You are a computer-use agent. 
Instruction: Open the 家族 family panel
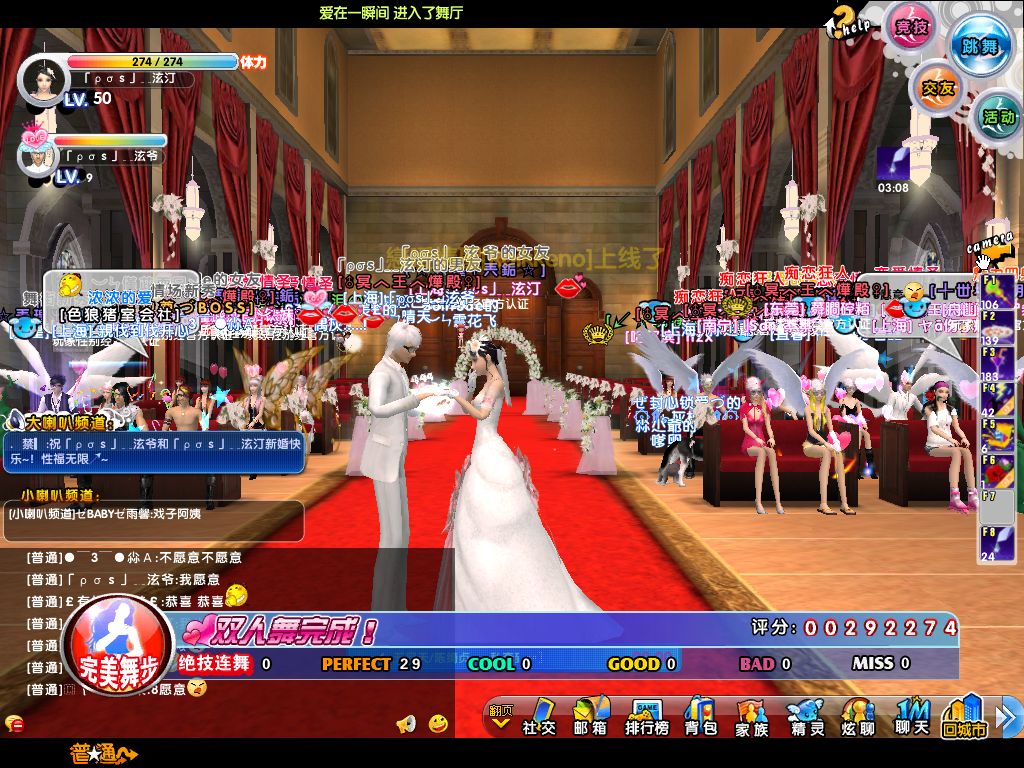[x=752, y=717]
